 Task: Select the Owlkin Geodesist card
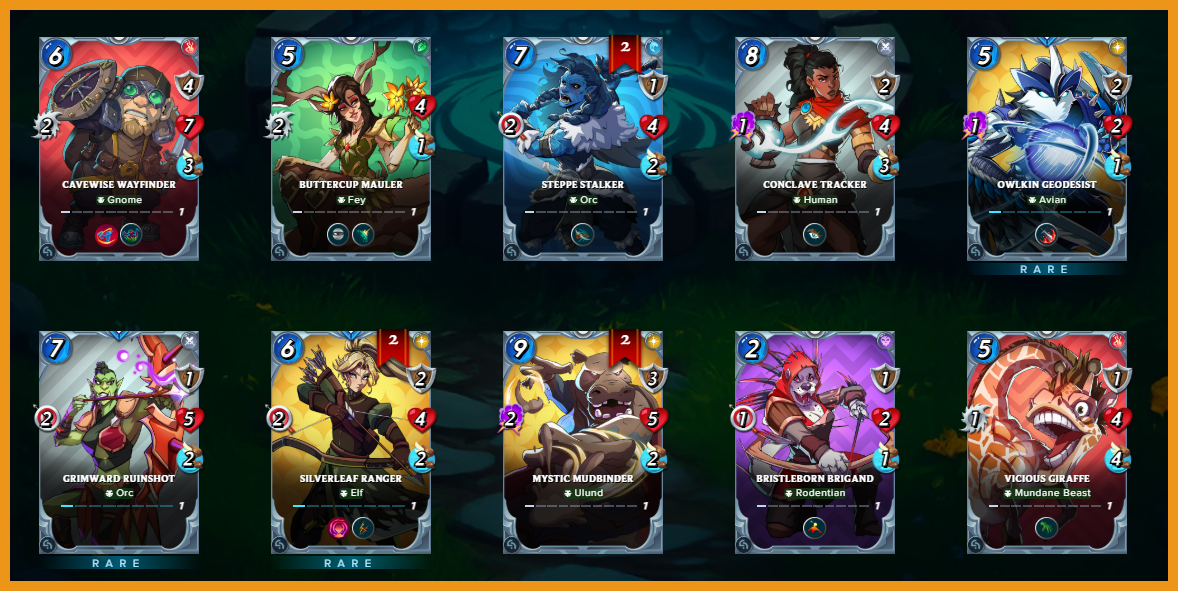(x=1046, y=148)
